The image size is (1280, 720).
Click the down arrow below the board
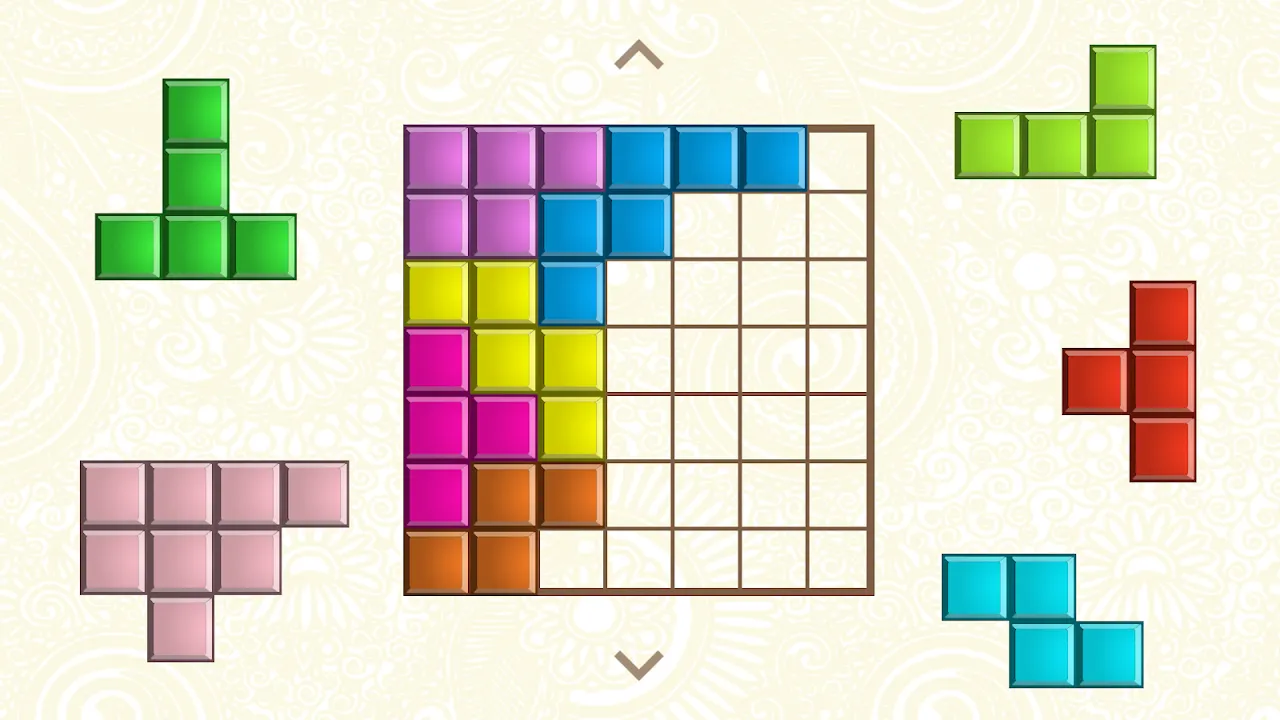pos(639,663)
